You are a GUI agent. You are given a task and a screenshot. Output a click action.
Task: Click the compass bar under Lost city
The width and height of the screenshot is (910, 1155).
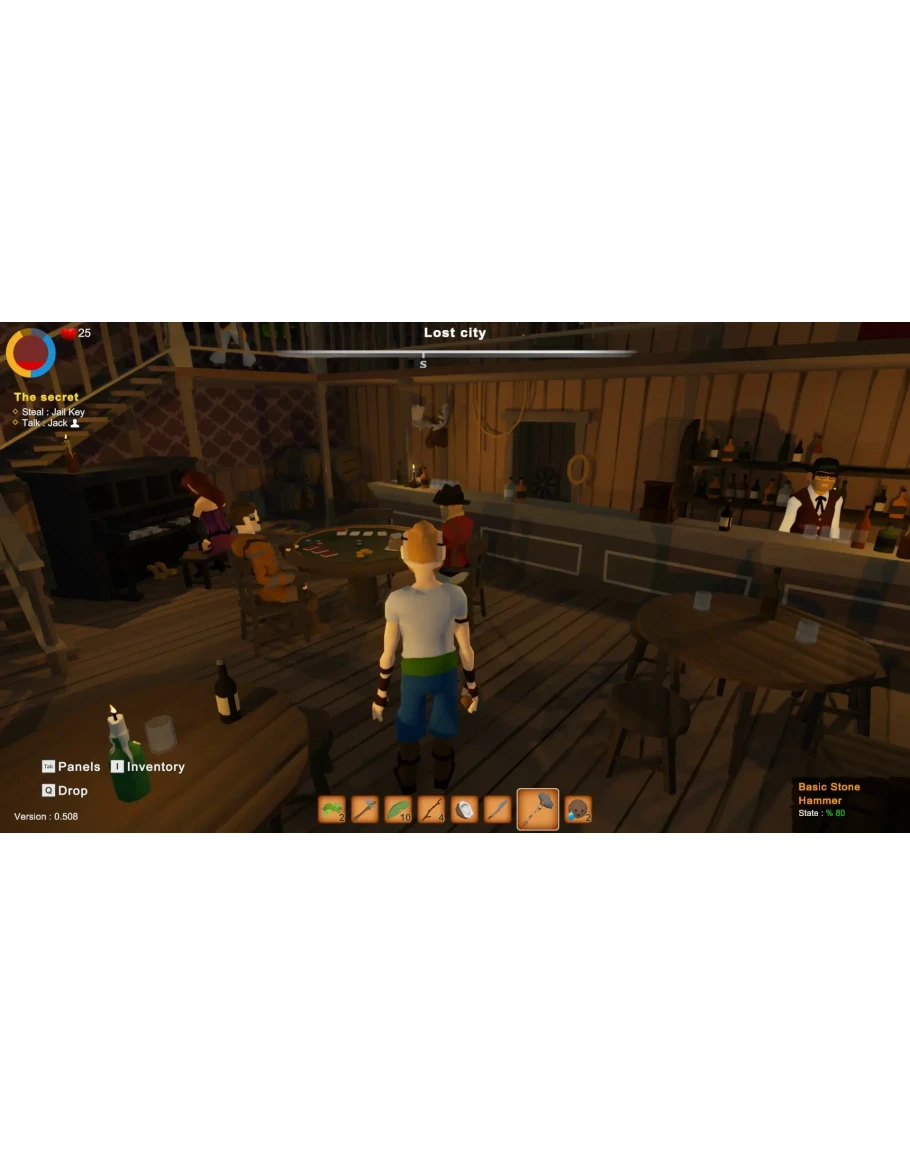(x=455, y=353)
